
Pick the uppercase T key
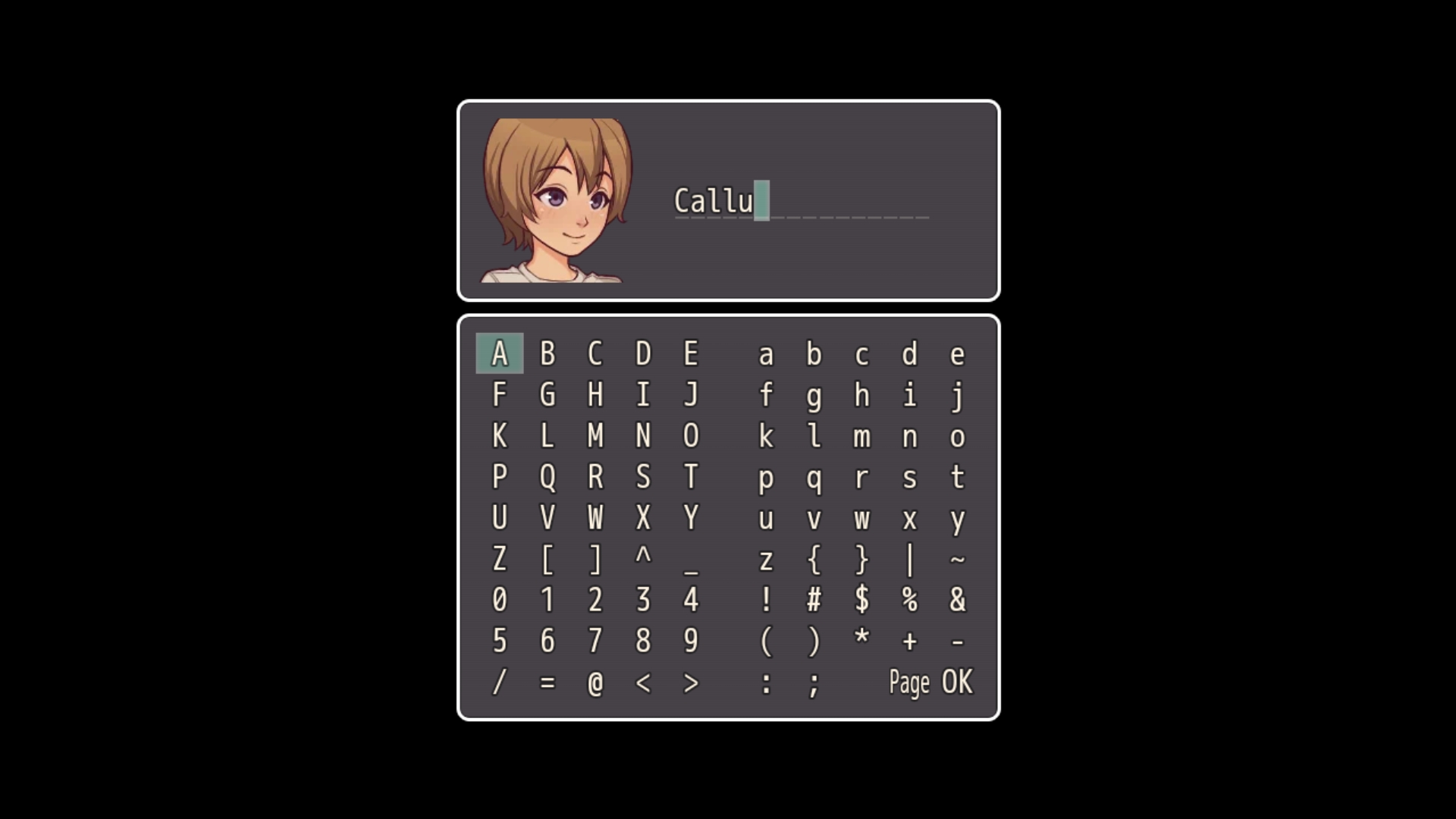pyautogui.click(x=691, y=478)
